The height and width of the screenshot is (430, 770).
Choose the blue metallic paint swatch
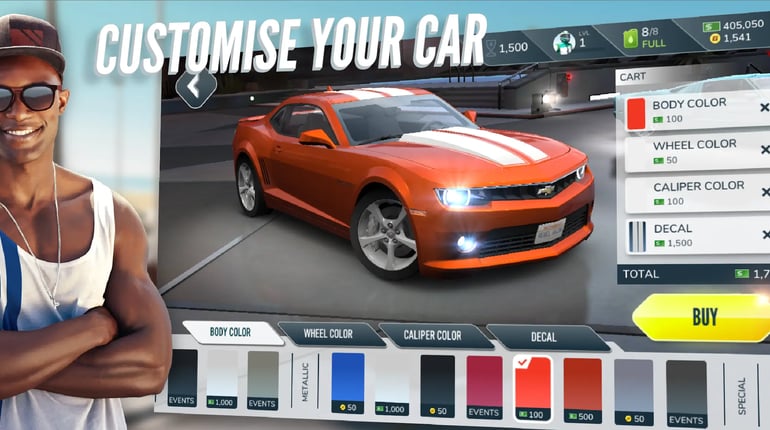(347, 382)
